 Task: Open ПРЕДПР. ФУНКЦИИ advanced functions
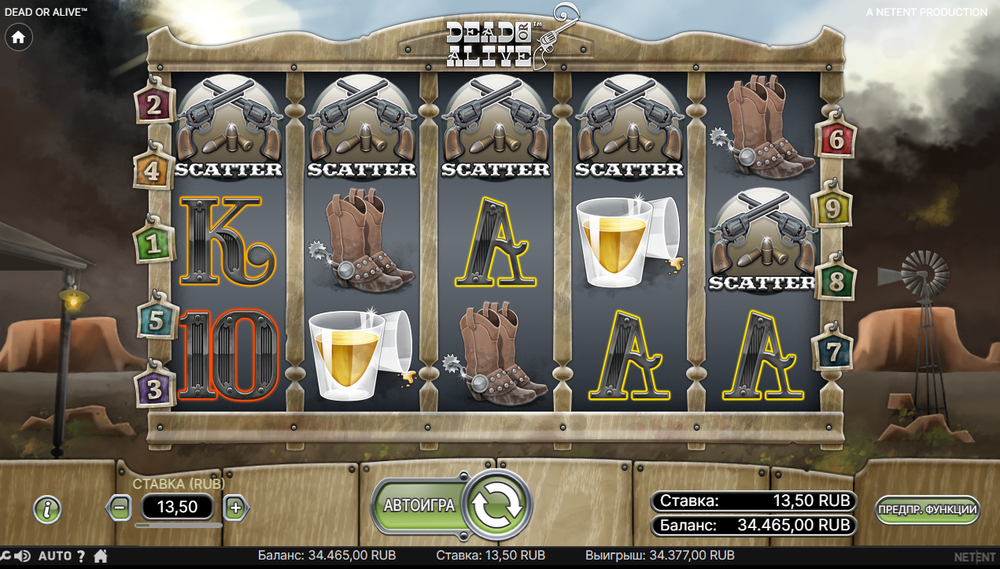coord(927,509)
